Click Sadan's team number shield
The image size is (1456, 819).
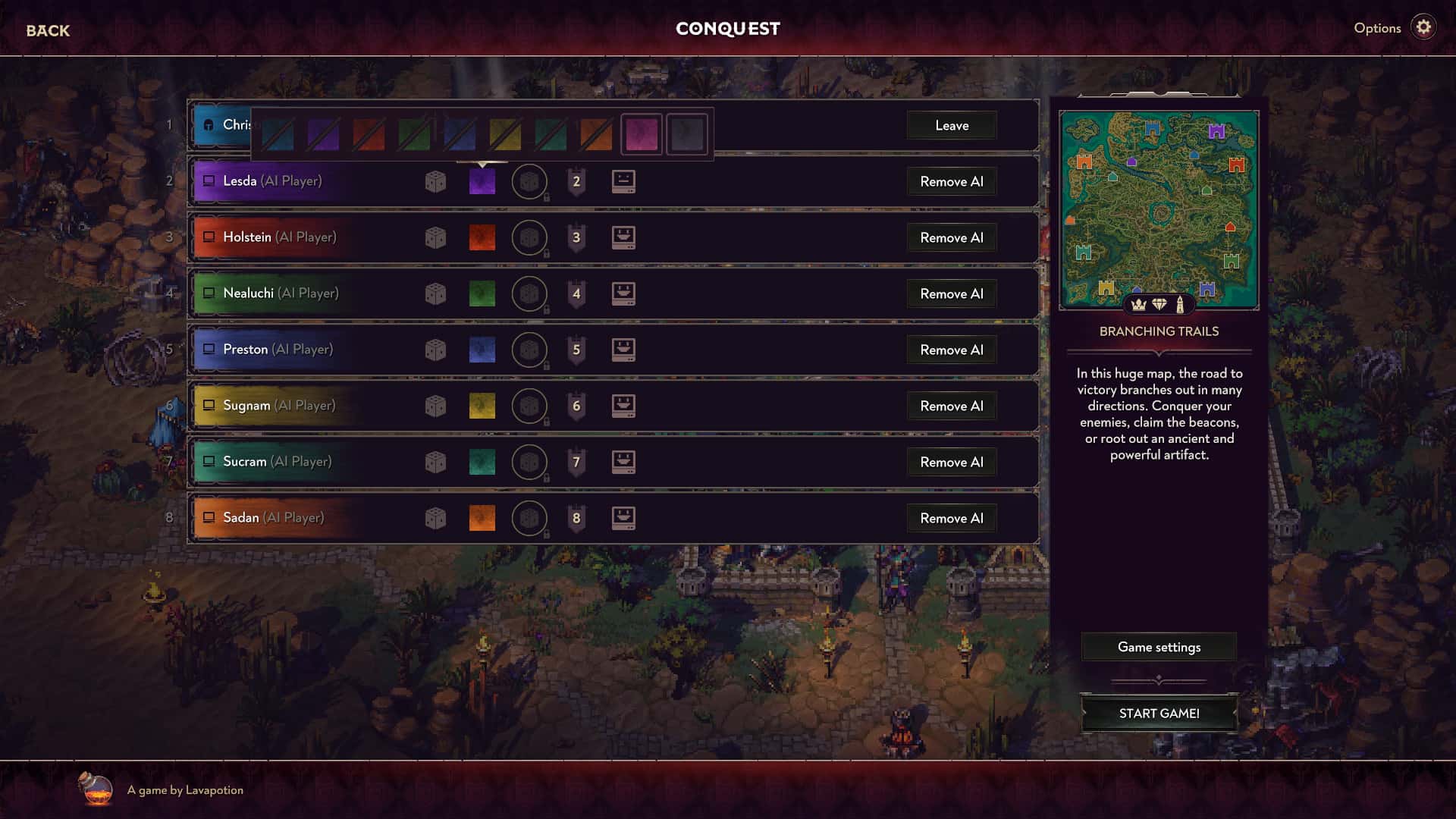[576, 518]
